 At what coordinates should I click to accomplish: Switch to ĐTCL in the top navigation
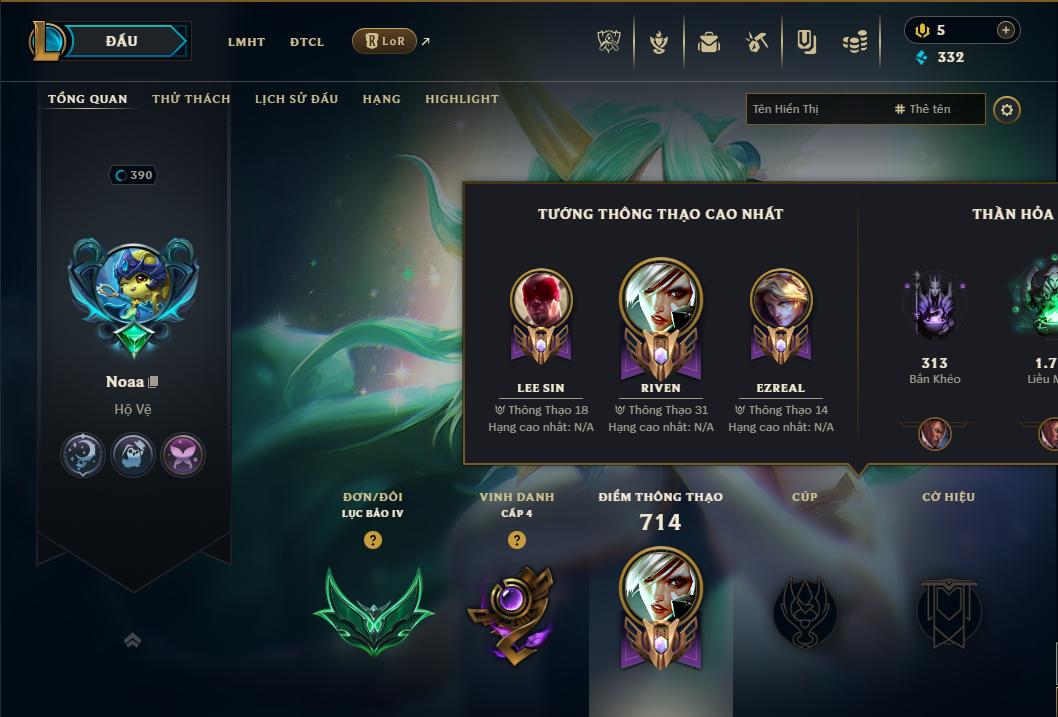coord(307,42)
